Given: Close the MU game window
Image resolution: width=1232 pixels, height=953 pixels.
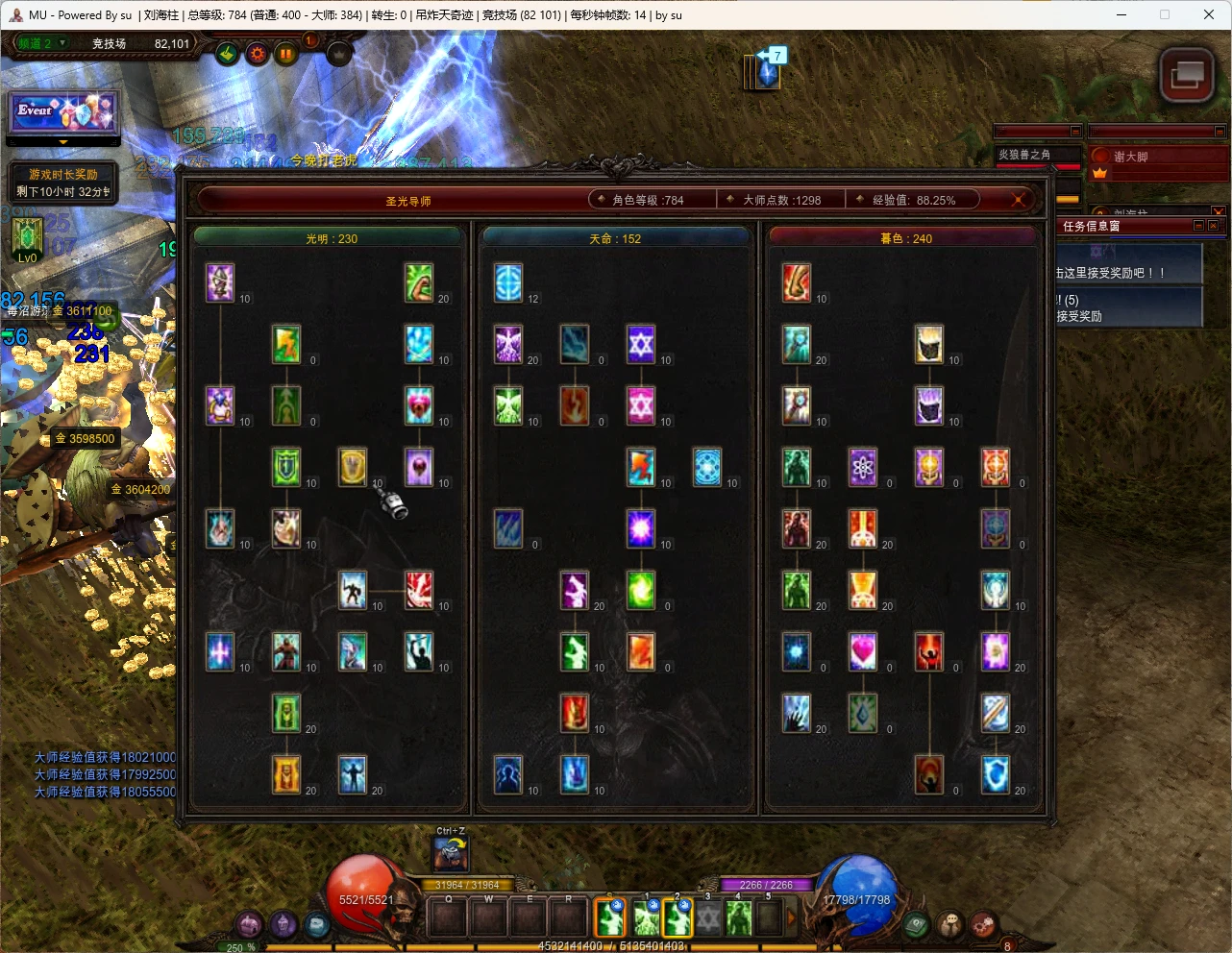Looking at the screenshot, I should click(x=1209, y=14).
